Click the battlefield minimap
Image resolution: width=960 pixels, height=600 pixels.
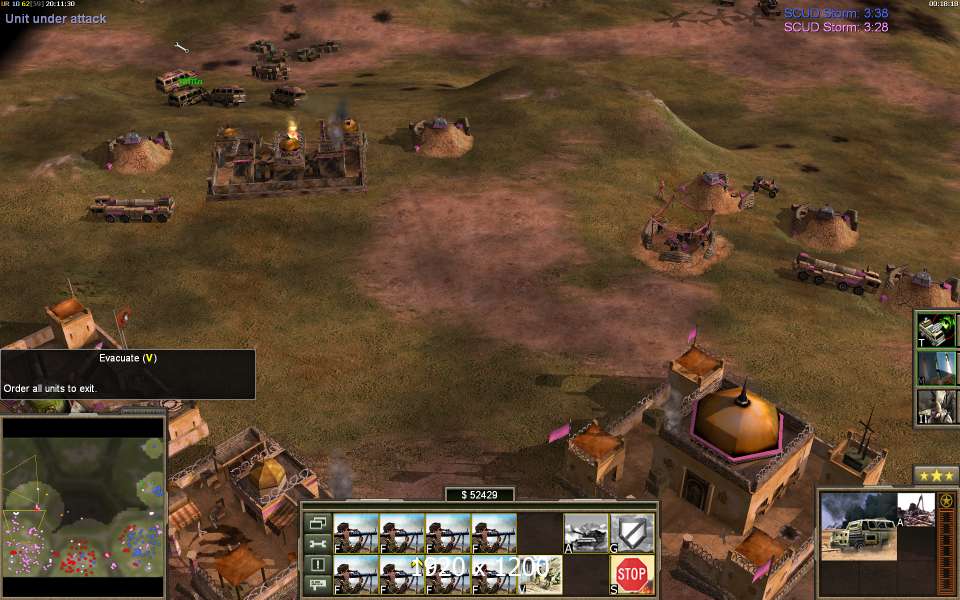pyautogui.click(x=84, y=509)
